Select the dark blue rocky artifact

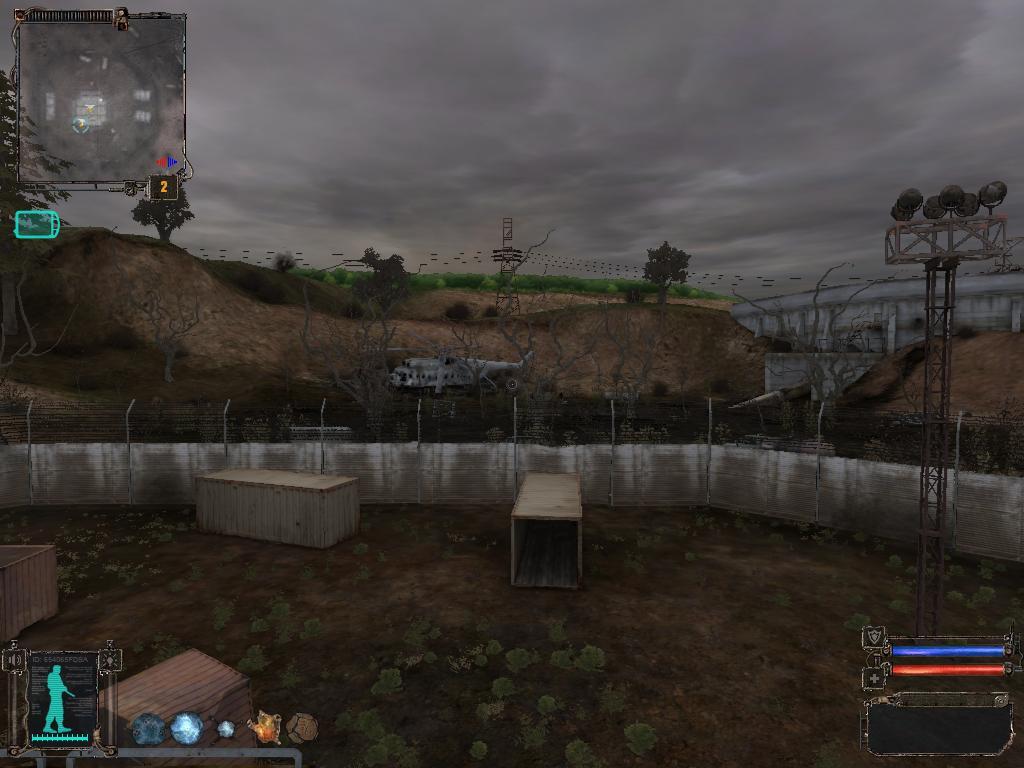point(149,729)
